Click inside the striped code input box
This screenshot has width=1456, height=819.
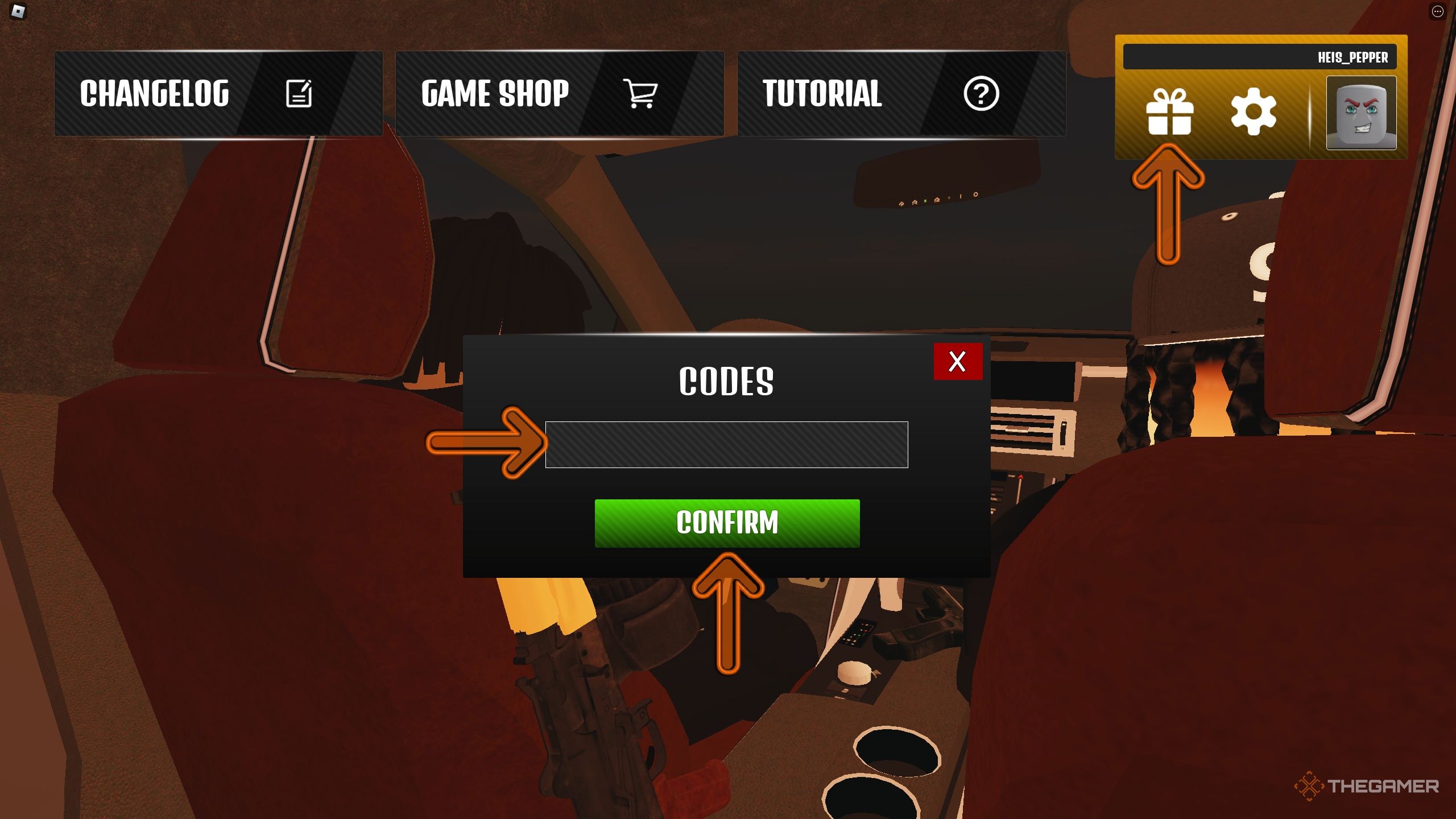(726, 445)
